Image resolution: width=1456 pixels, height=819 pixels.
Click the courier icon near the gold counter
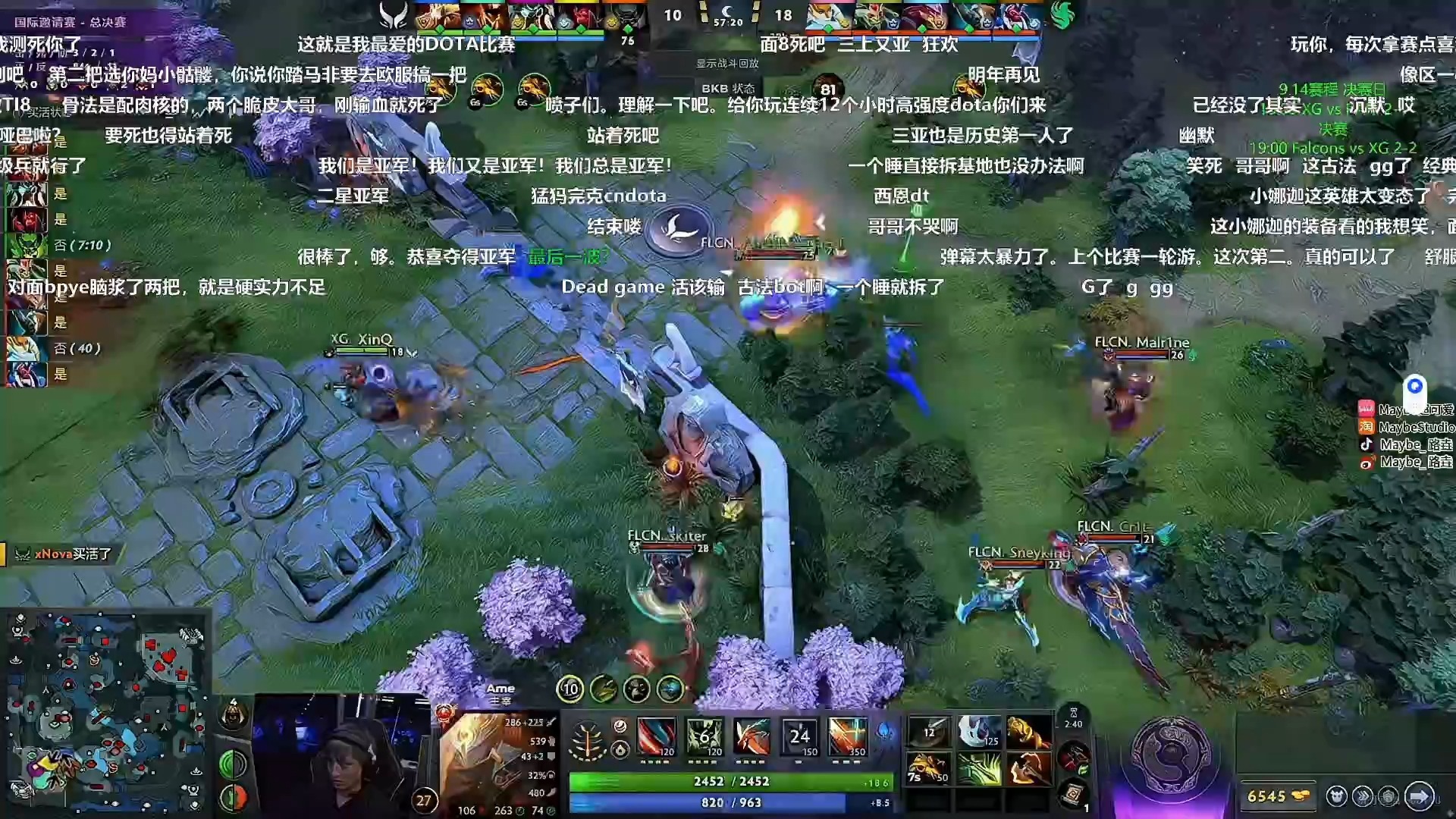1337,797
